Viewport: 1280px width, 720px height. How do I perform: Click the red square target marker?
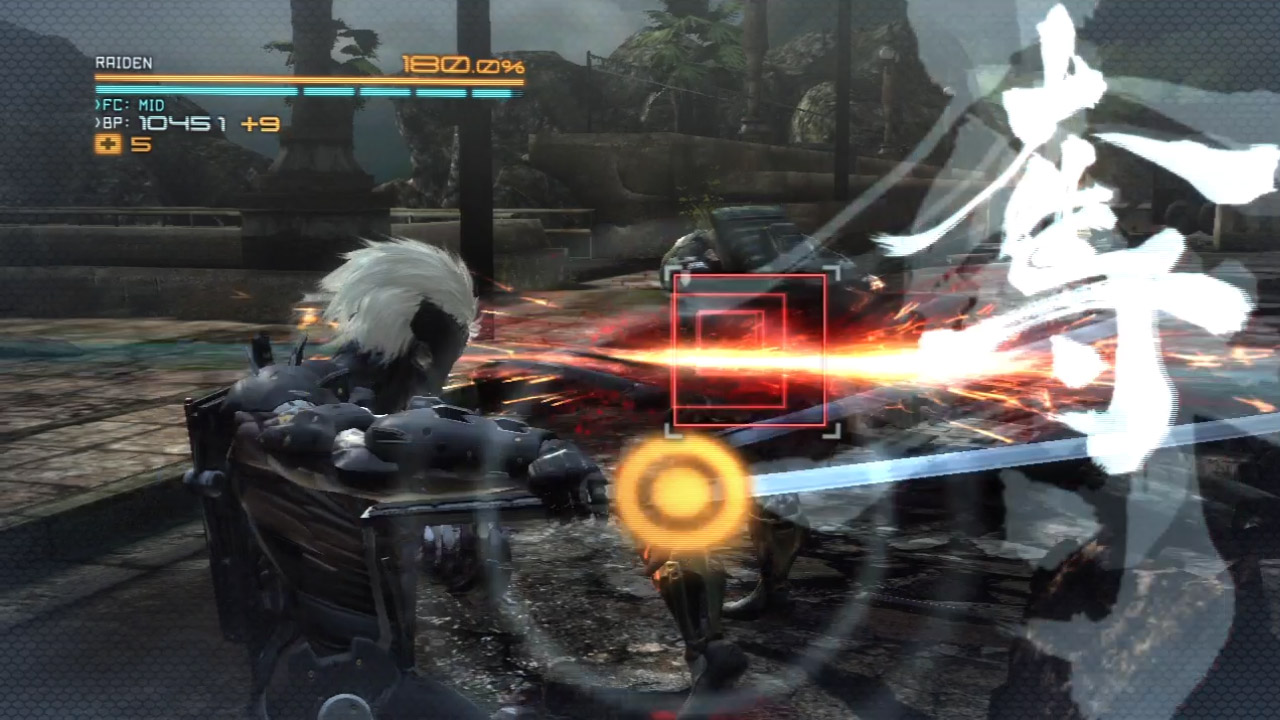click(x=749, y=350)
